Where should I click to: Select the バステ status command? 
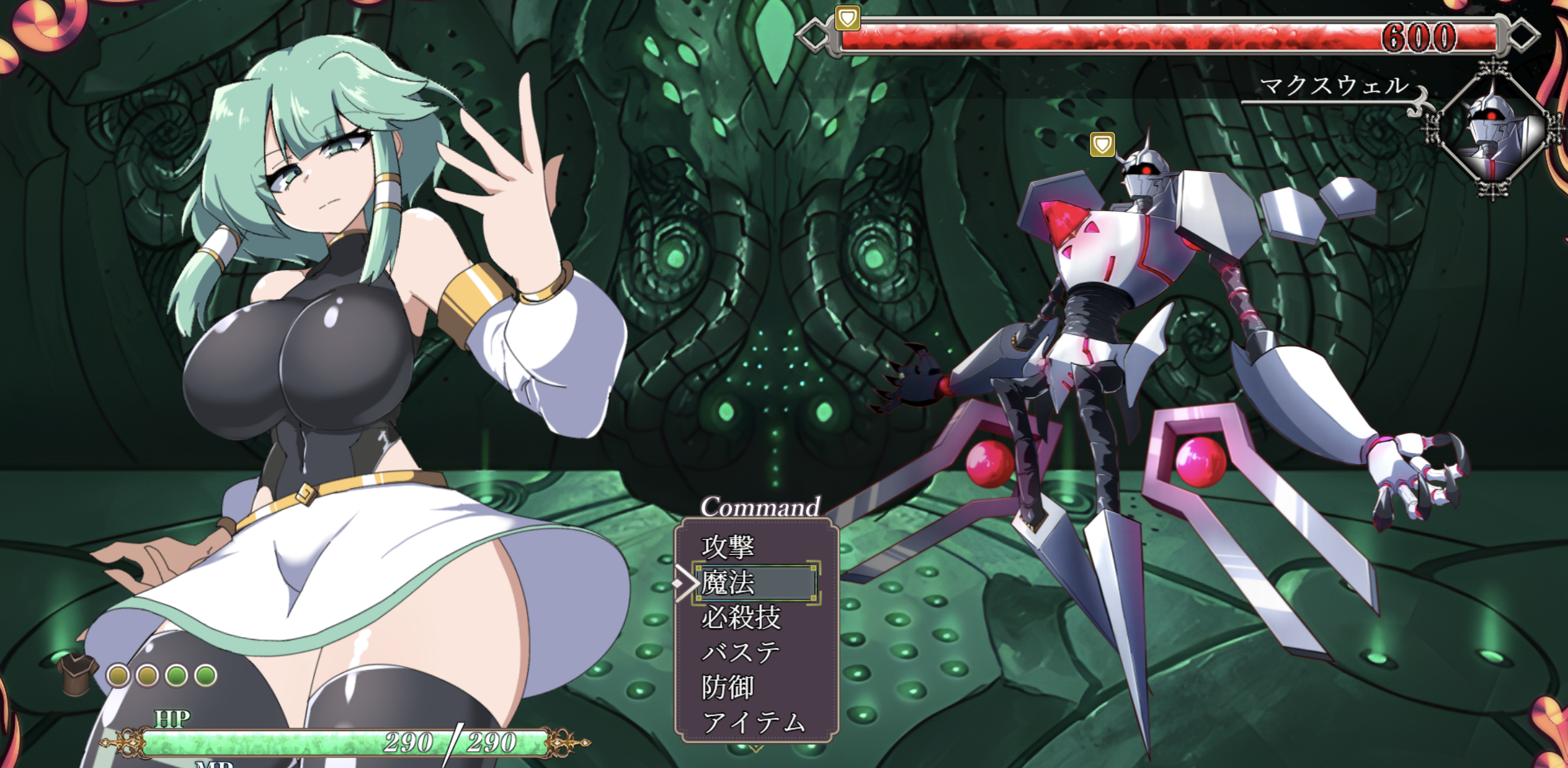pos(741,652)
